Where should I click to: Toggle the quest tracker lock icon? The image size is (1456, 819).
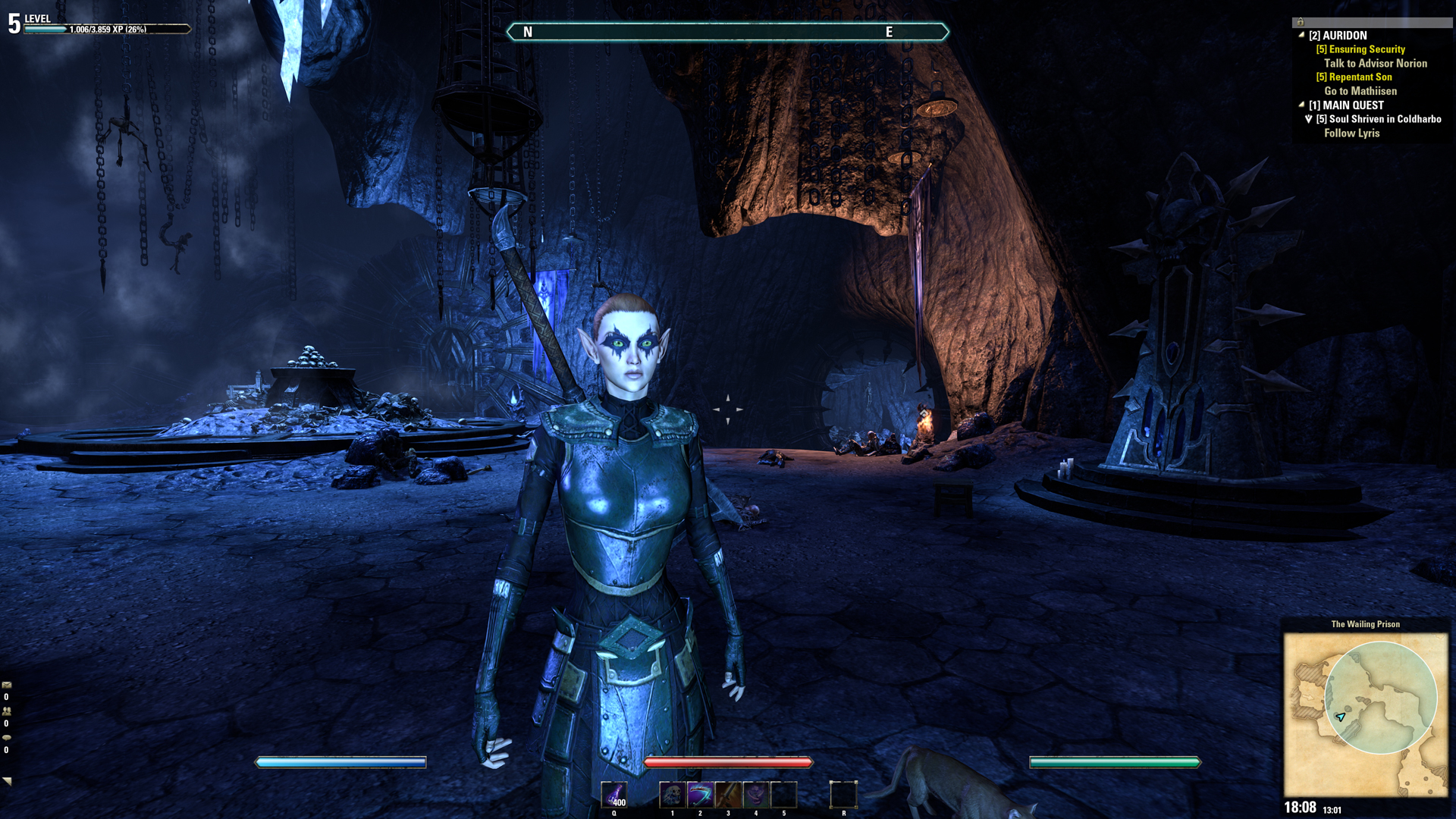1300,22
